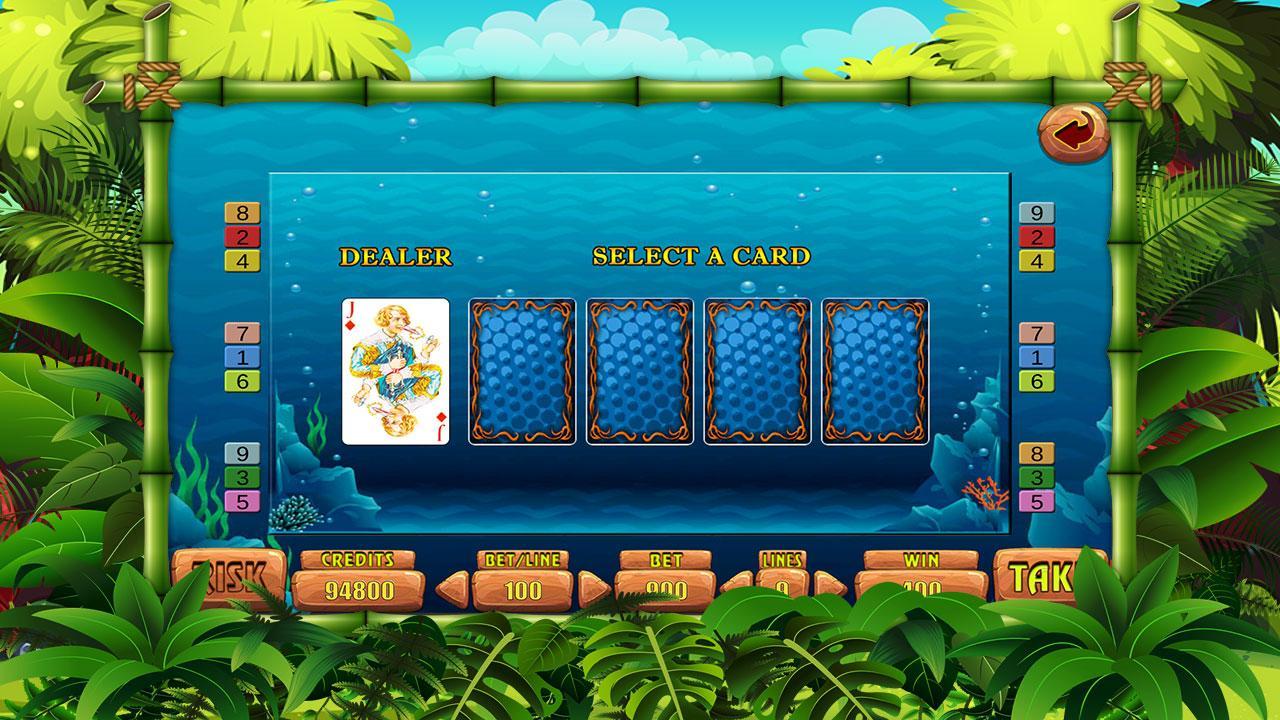1280x720 pixels.
Task: Click the blue number 1 tile on the right
Action: [x=1038, y=354]
